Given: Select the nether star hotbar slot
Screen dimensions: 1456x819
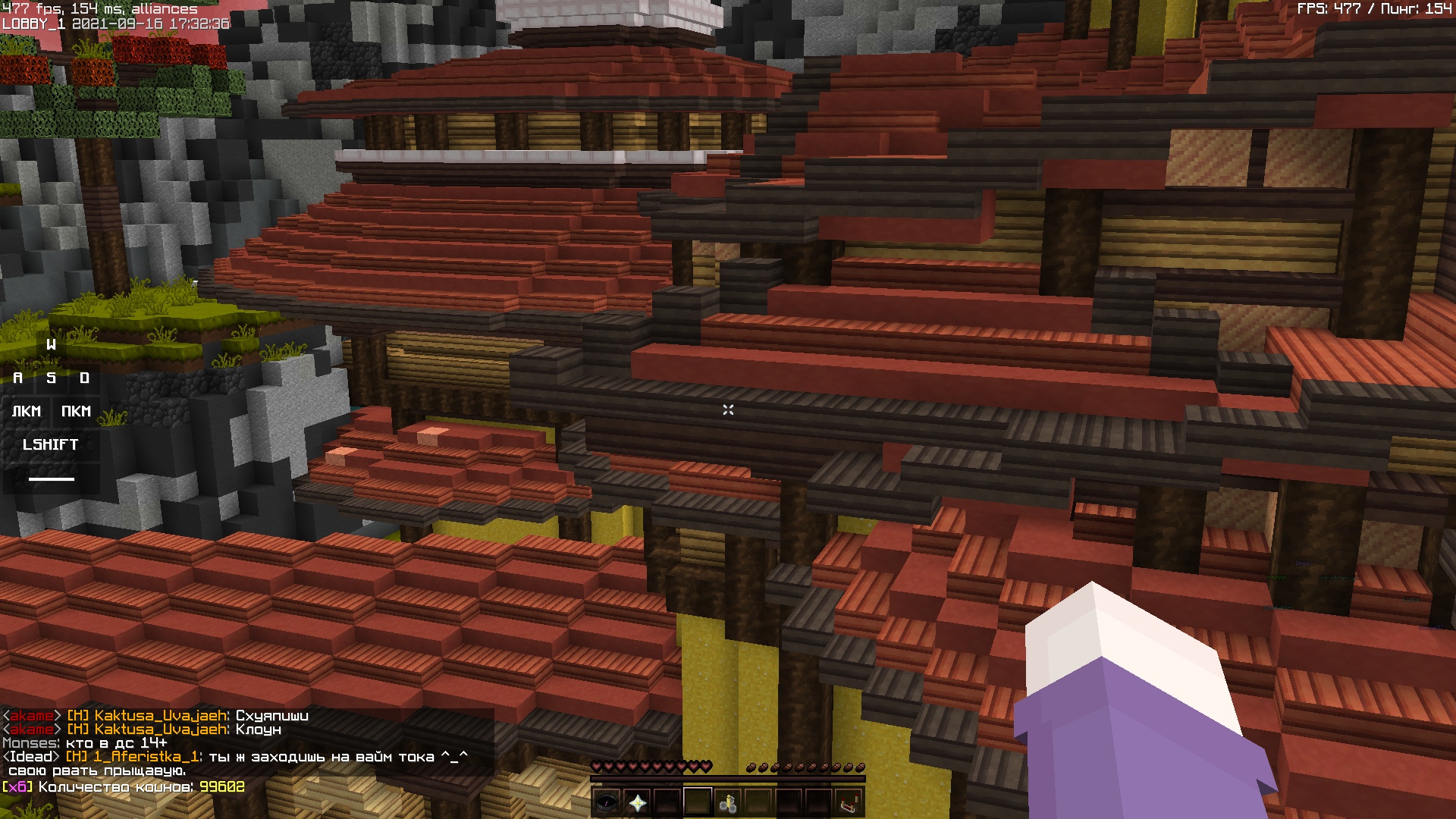Looking at the screenshot, I should click(x=637, y=802).
